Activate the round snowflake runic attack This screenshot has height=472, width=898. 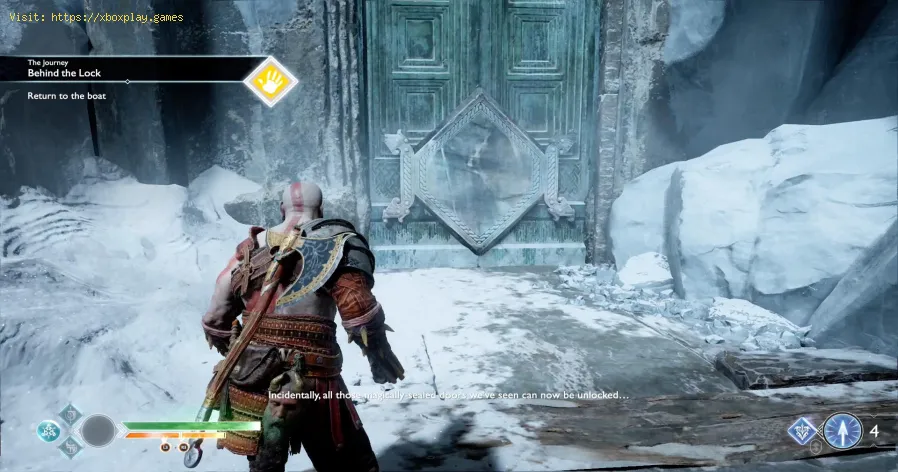(x=47, y=430)
